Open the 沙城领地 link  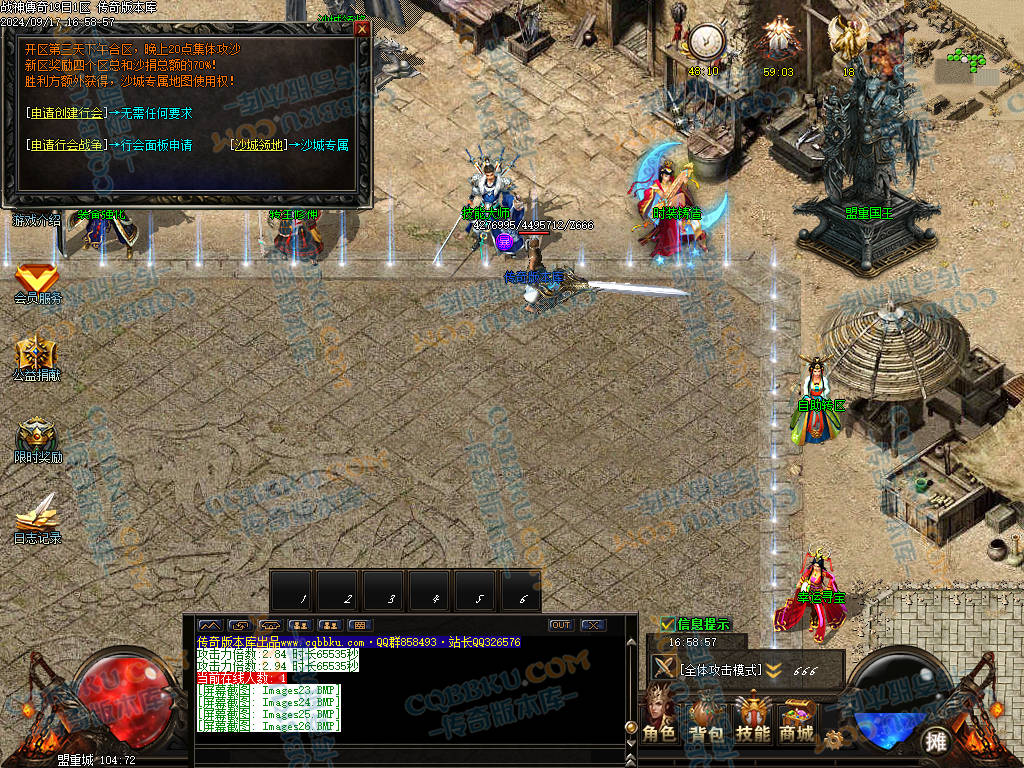tap(257, 145)
